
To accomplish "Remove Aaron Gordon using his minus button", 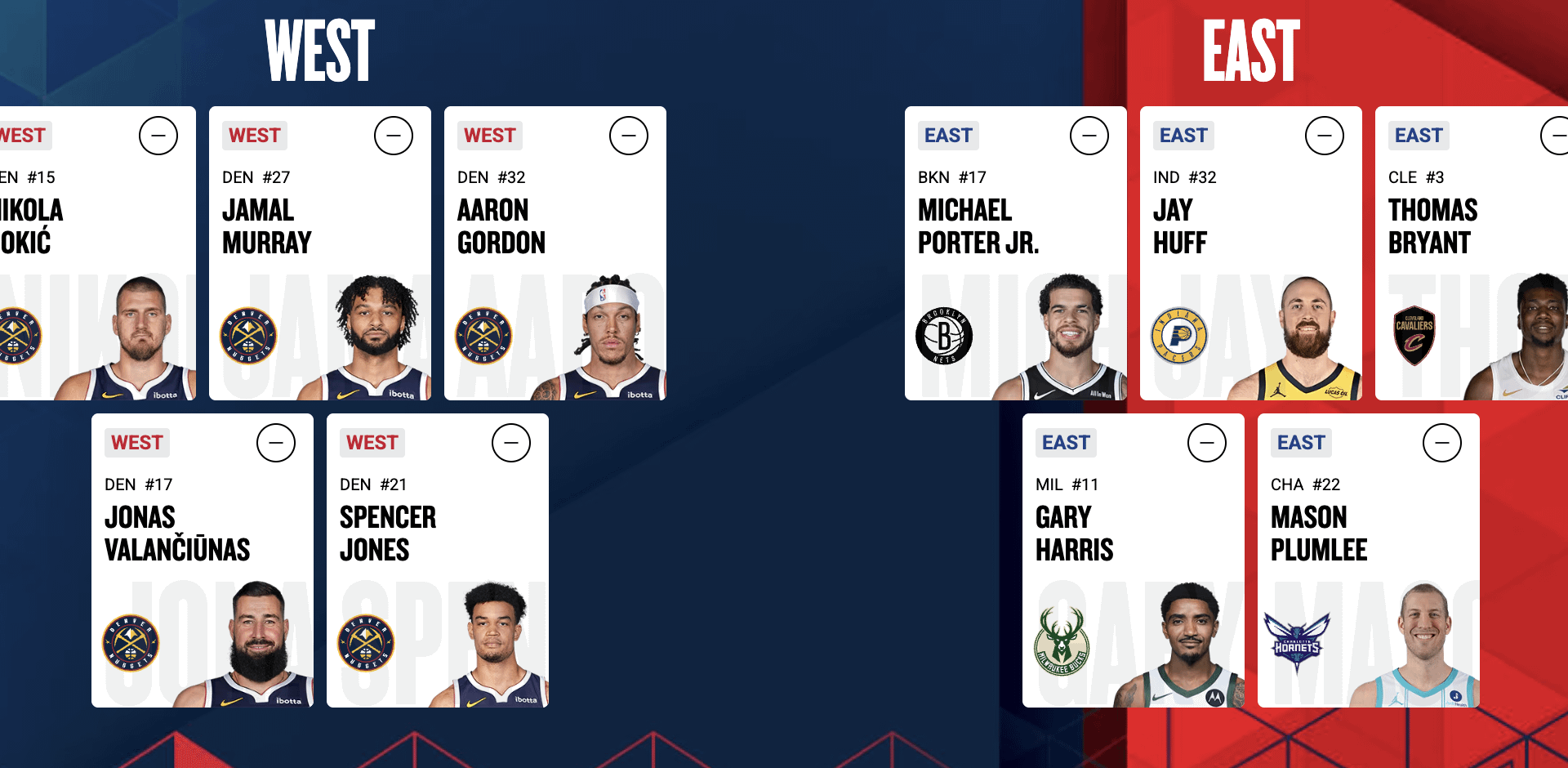I will tap(628, 136).
